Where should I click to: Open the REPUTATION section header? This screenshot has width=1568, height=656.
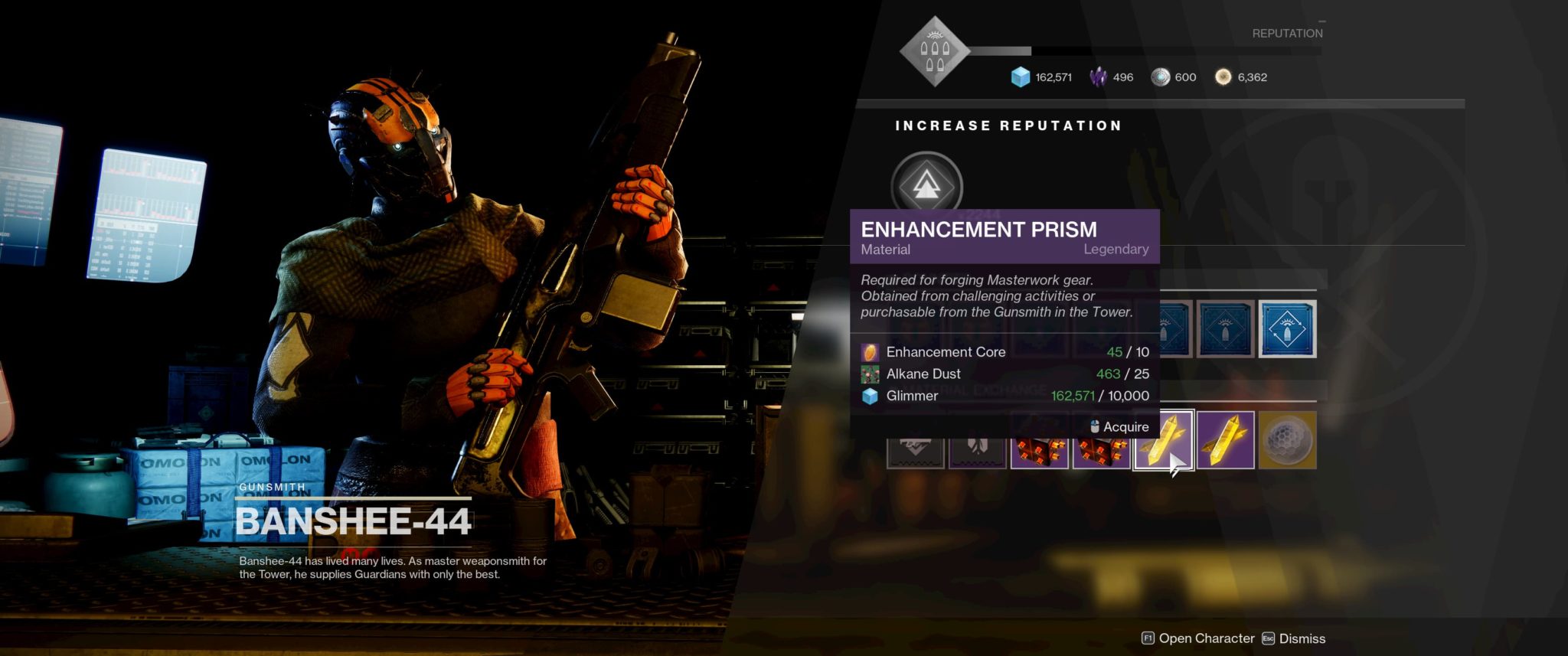point(1286,33)
